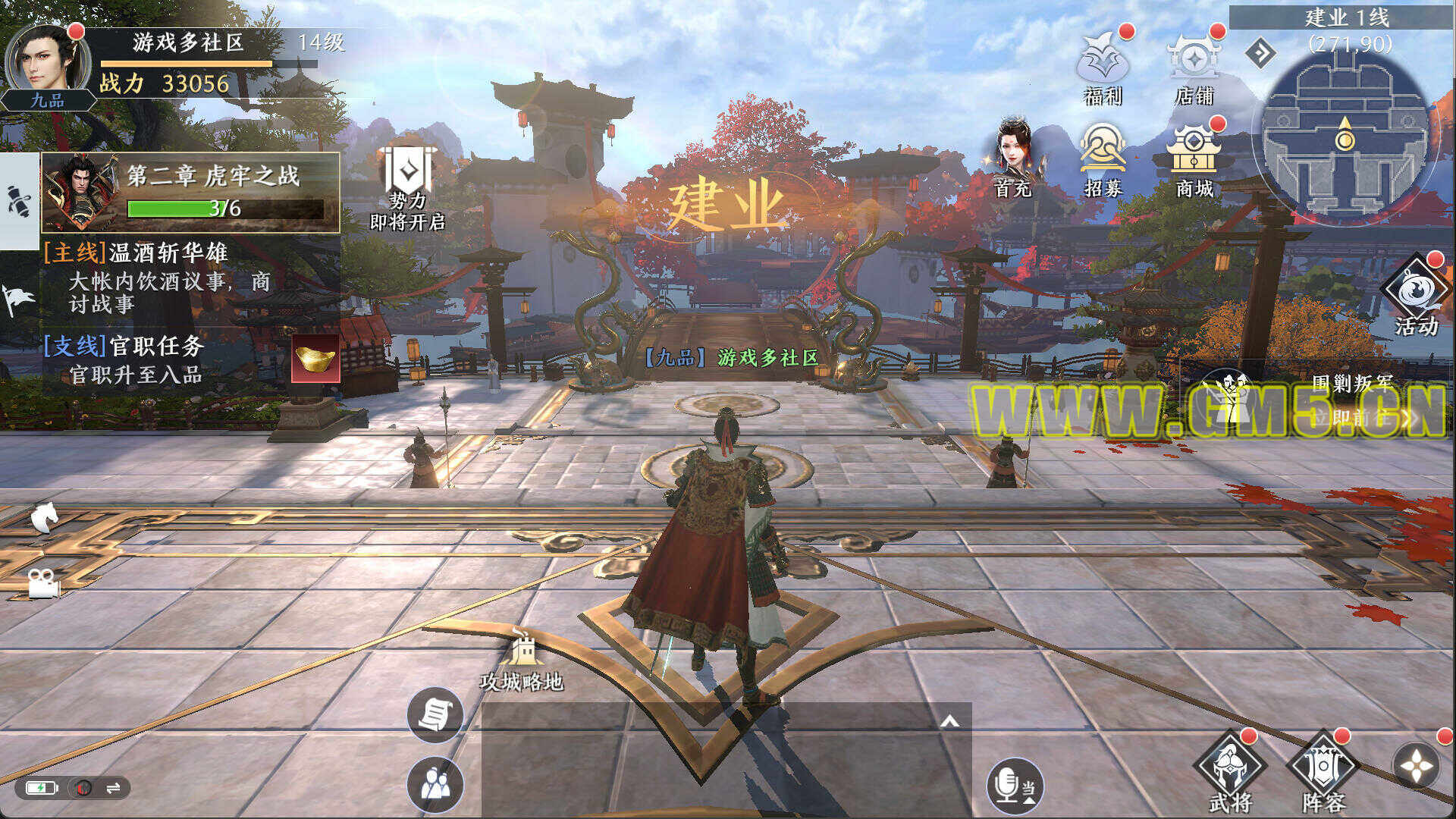Open 攻城略地 siege icon
This screenshot has height=819, width=1456.
pos(522,661)
